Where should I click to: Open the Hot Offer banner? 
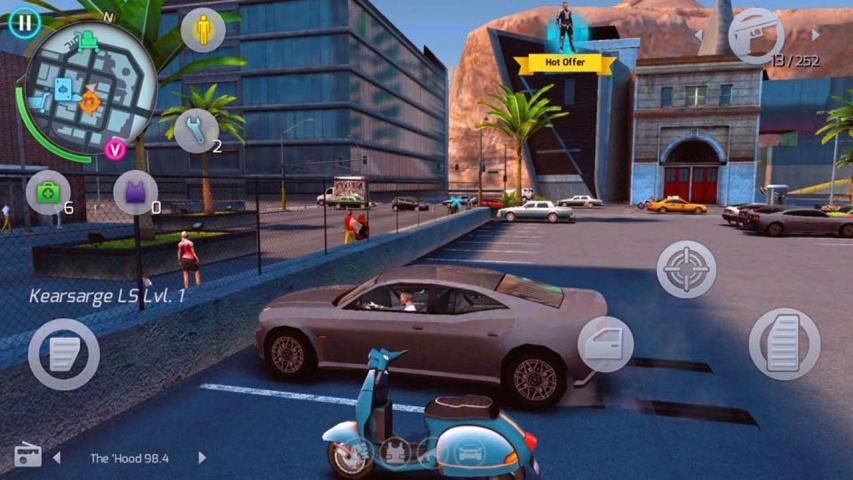coord(566,62)
